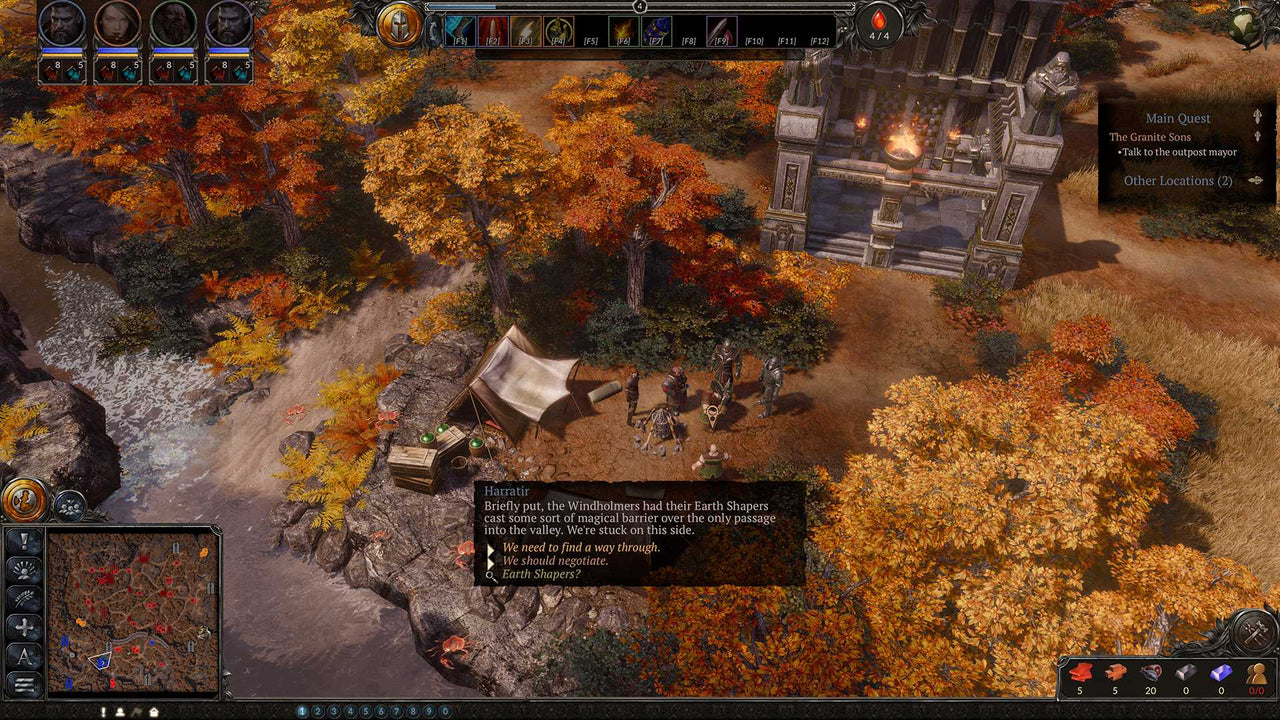Screen dimensions: 1280x720
Task: Open the hamburger menu below the minimap sidebar
Action: point(23,682)
